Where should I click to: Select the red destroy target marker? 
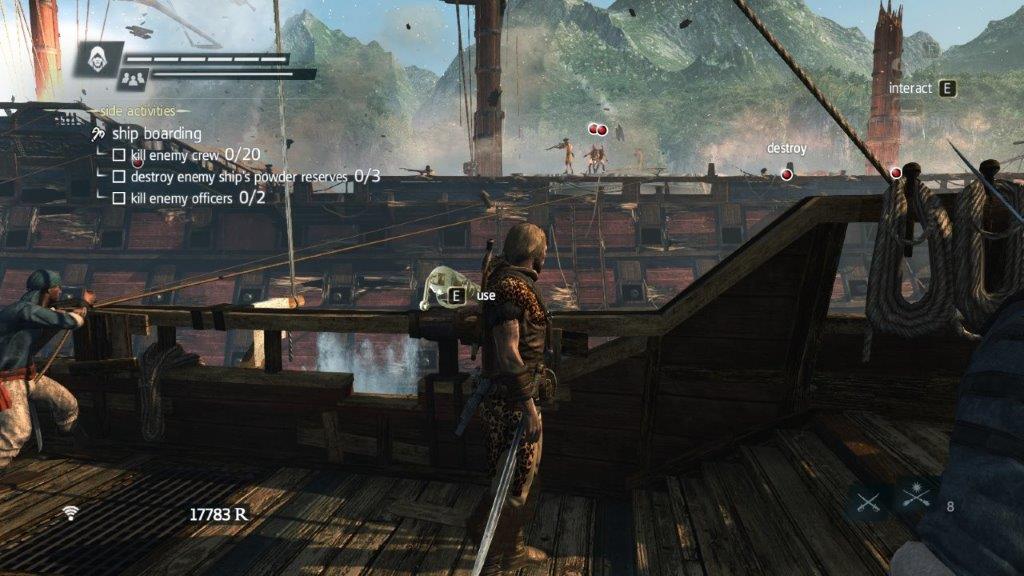tap(786, 174)
